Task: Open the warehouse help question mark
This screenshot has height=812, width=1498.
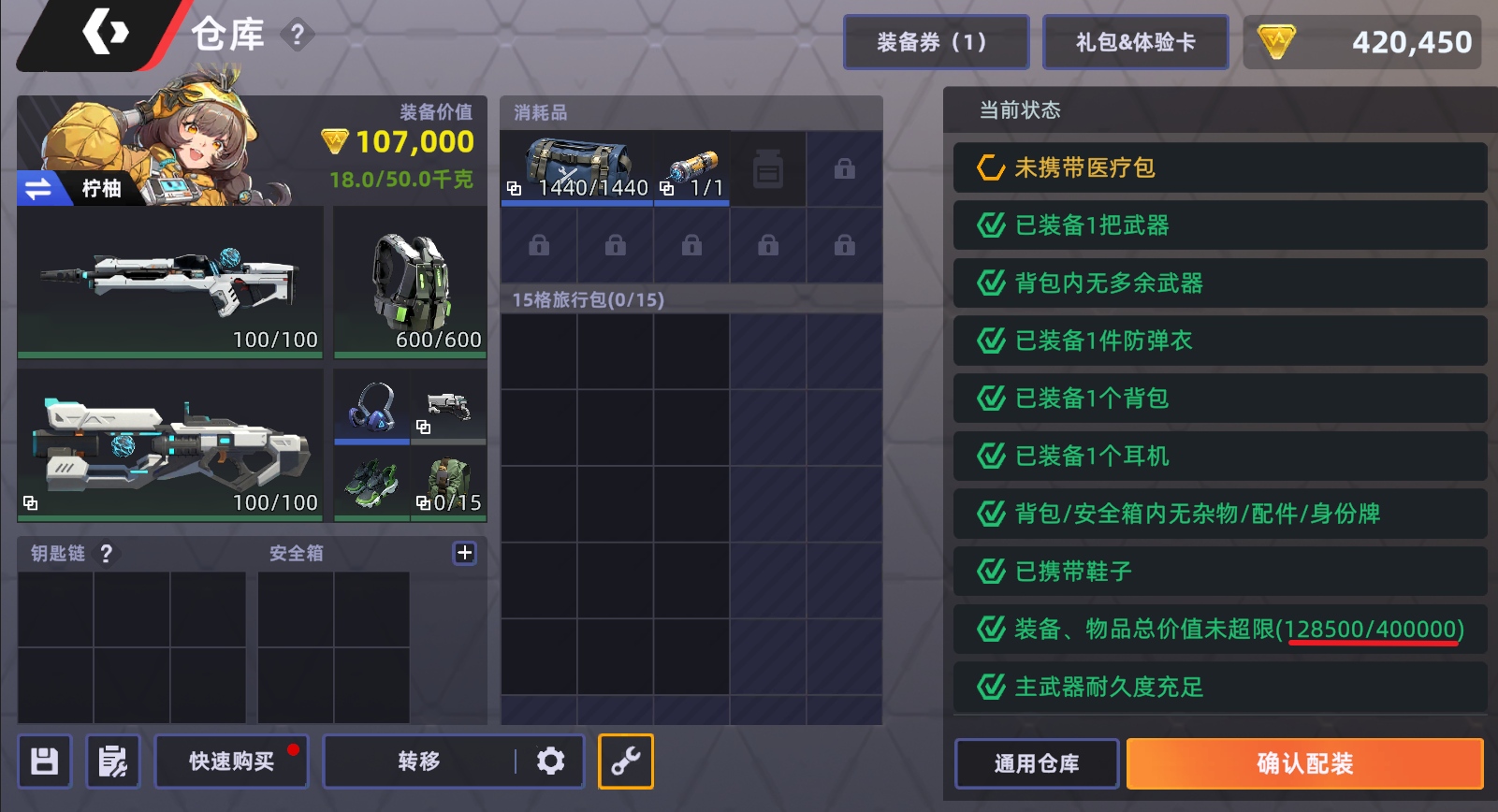Action: coord(298,36)
